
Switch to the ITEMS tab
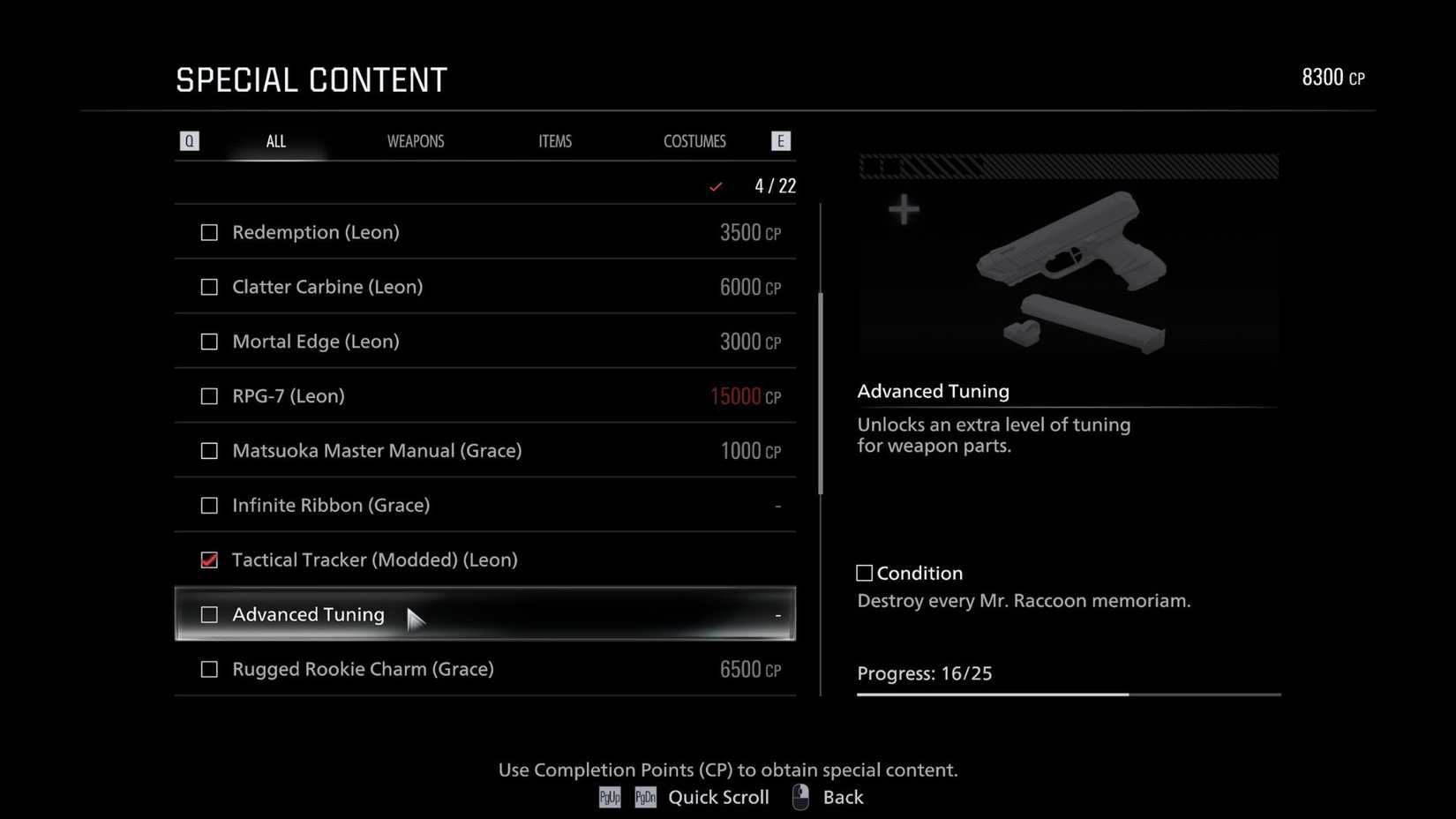coord(555,140)
